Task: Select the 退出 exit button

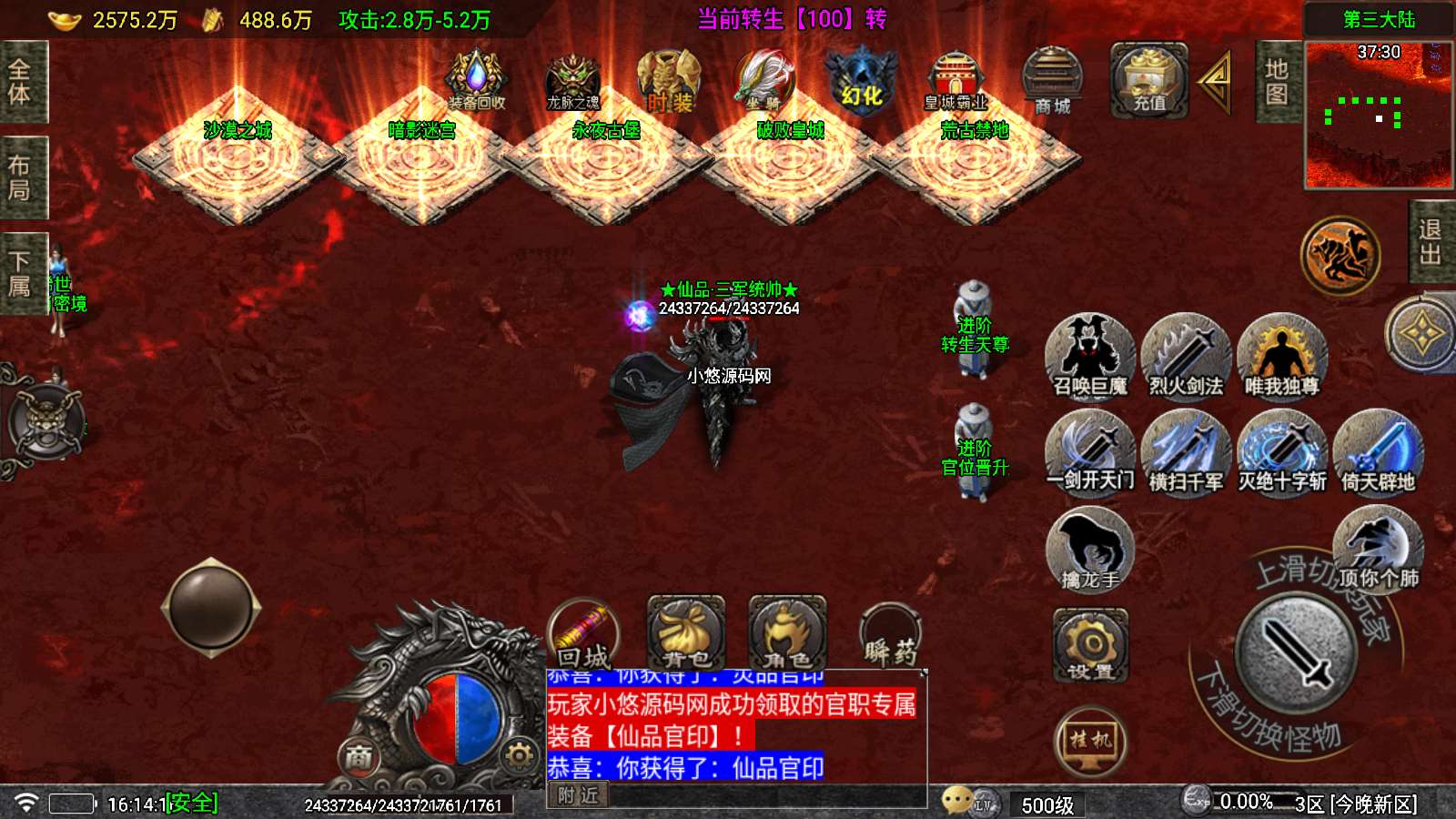Action: 1431,242
